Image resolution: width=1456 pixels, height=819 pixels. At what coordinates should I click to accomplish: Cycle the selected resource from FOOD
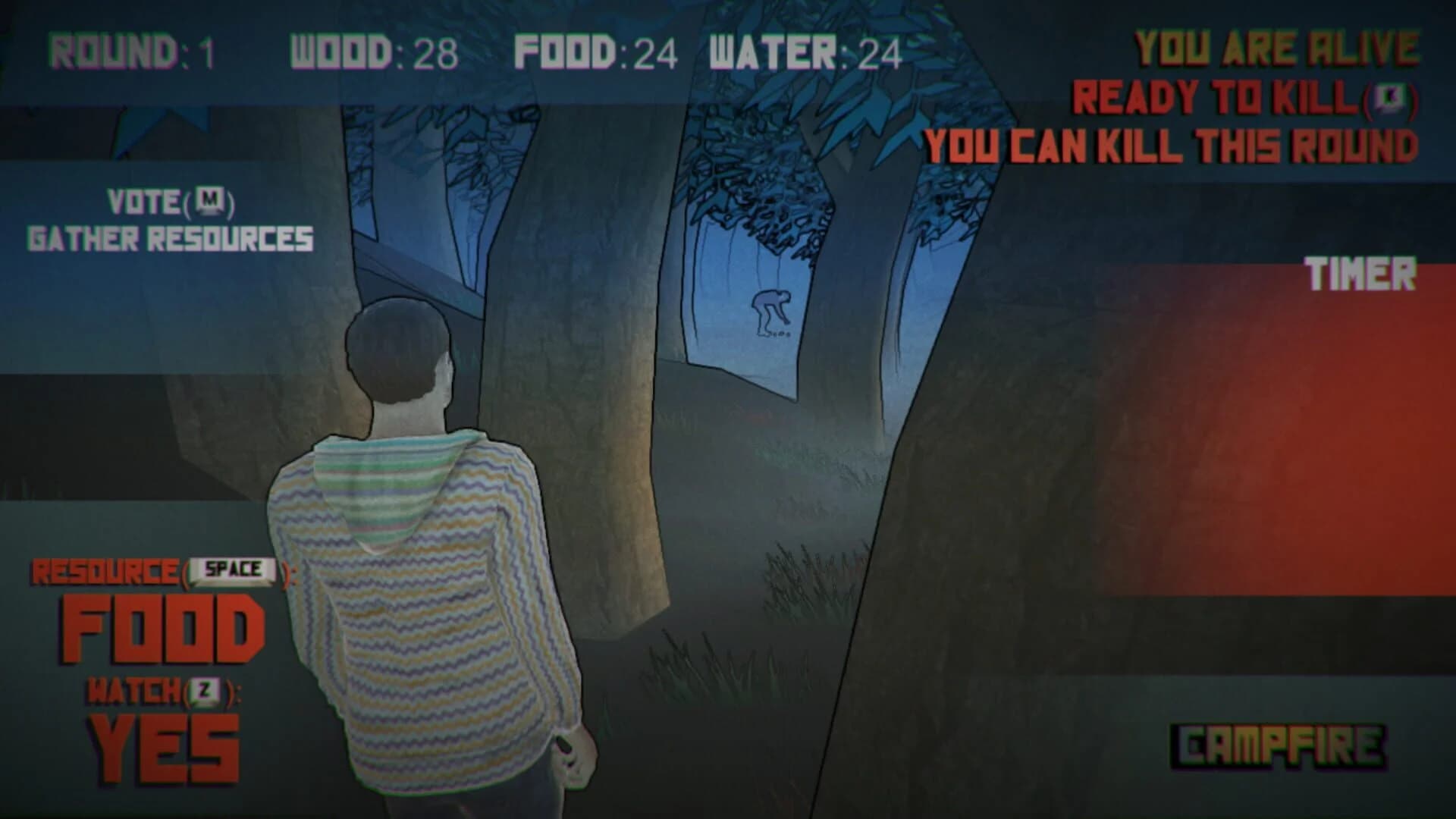click(x=163, y=629)
